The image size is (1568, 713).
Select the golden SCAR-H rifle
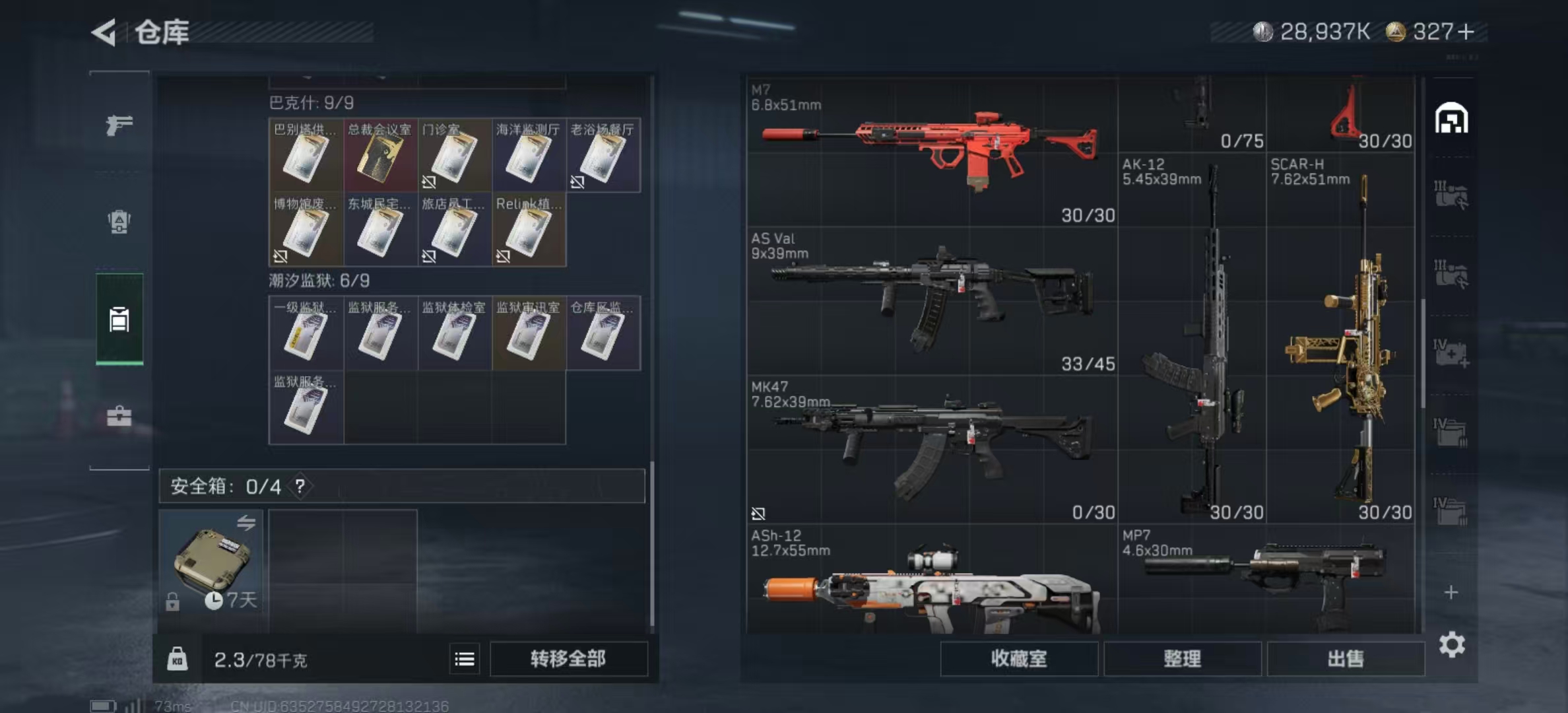coord(1340,338)
